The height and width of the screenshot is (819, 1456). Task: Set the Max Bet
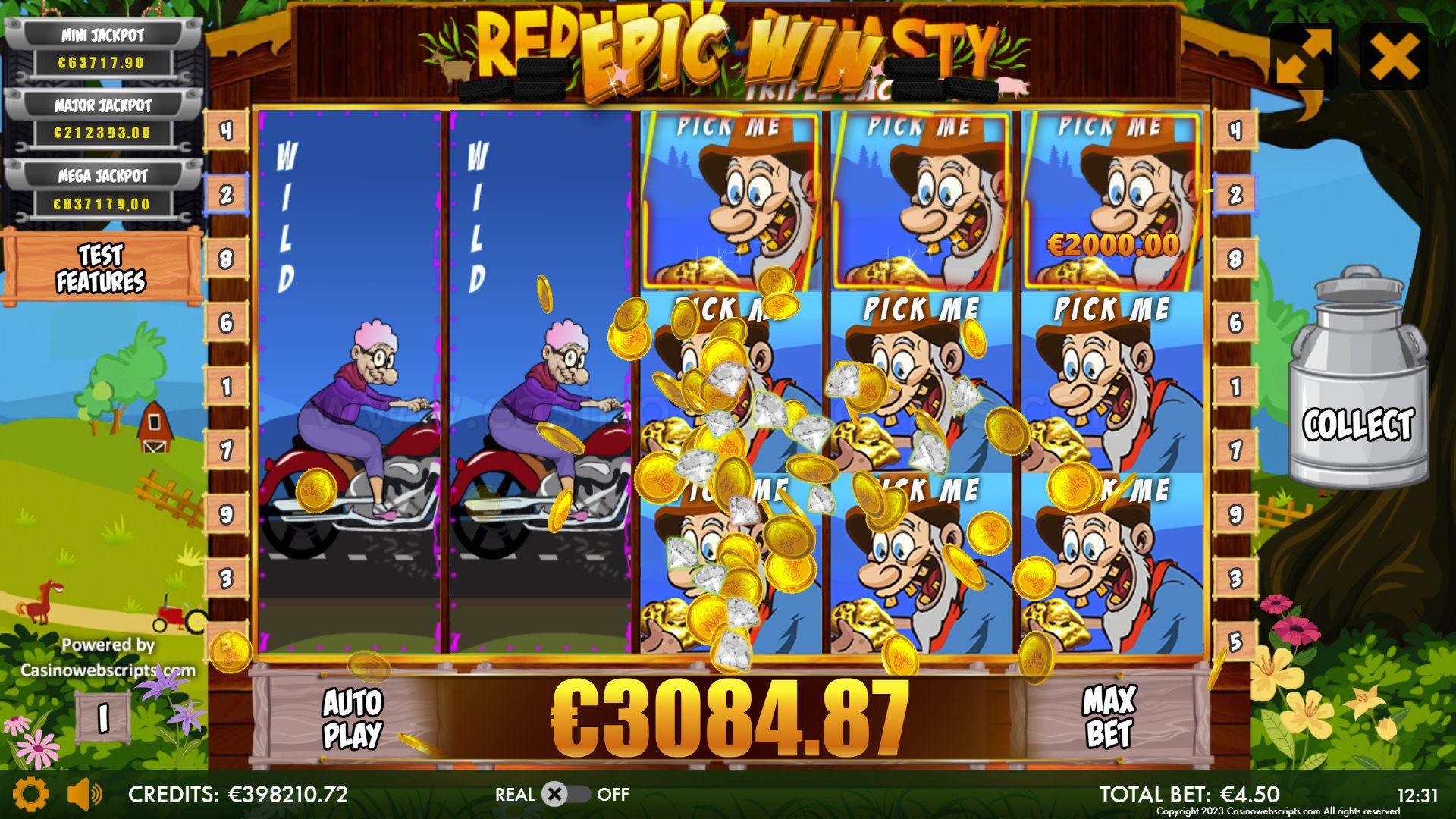pyautogui.click(x=1109, y=717)
